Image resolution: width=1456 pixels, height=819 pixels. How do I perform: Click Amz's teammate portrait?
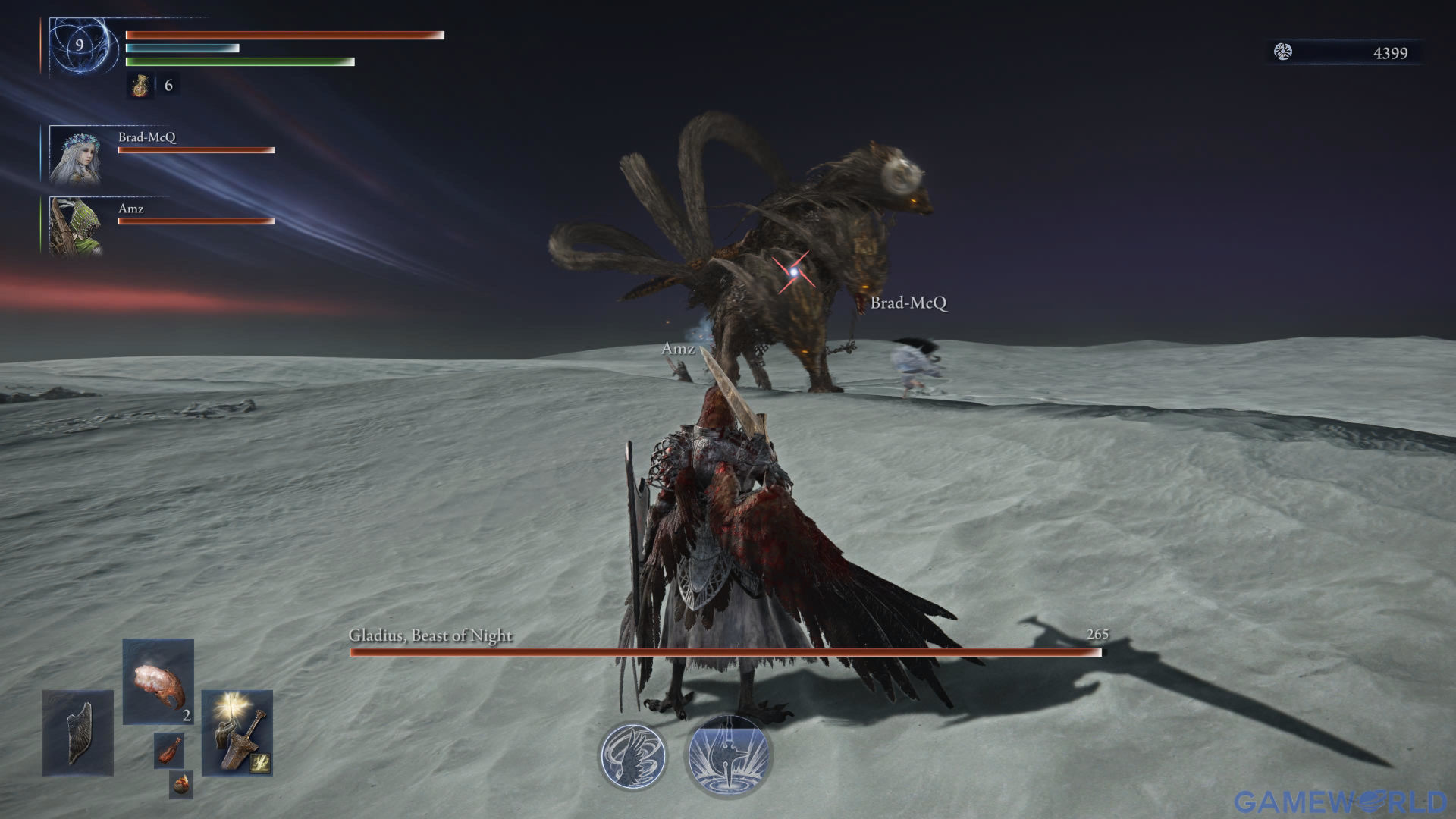coord(74,226)
